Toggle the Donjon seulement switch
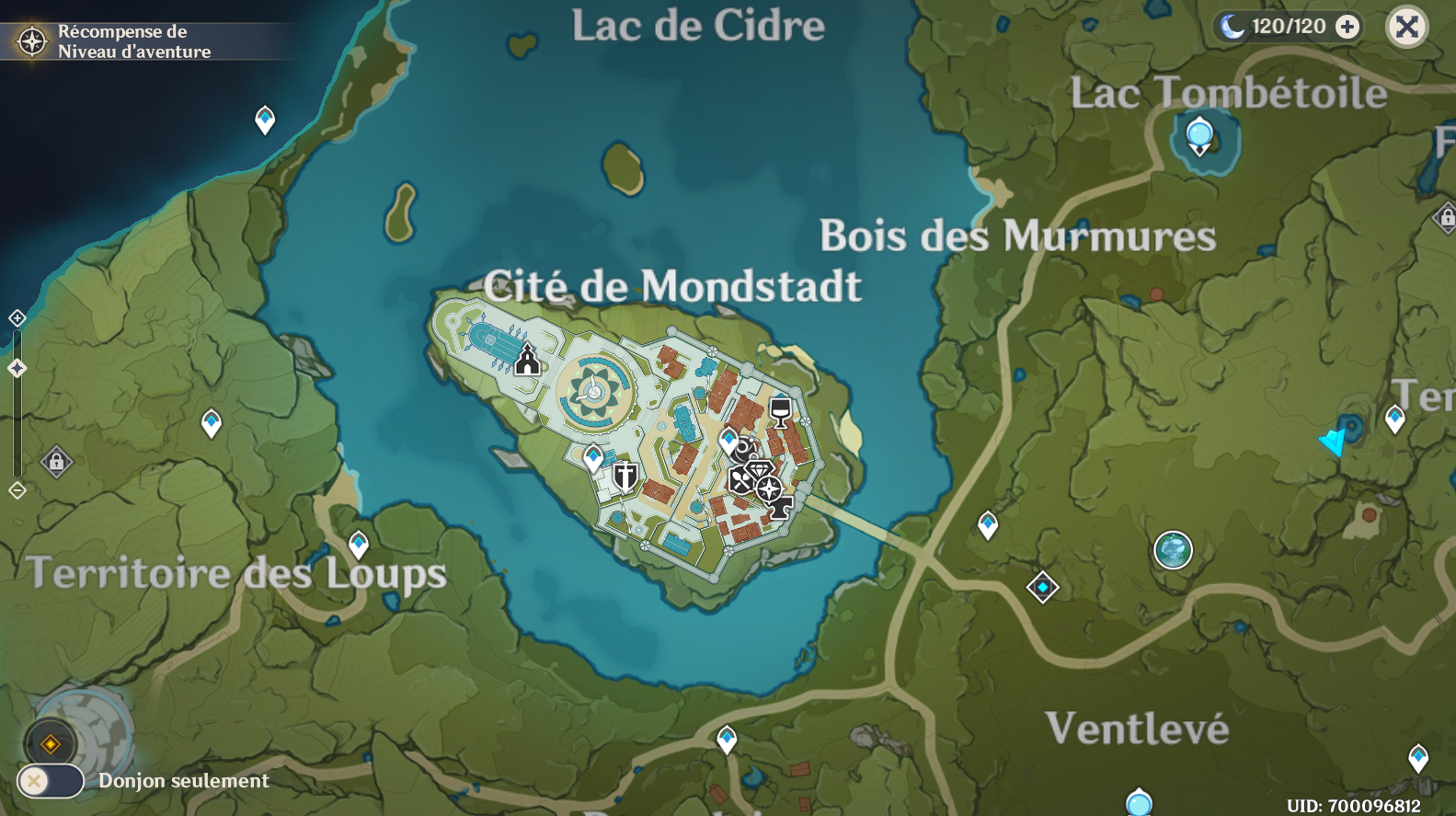 pos(51,781)
